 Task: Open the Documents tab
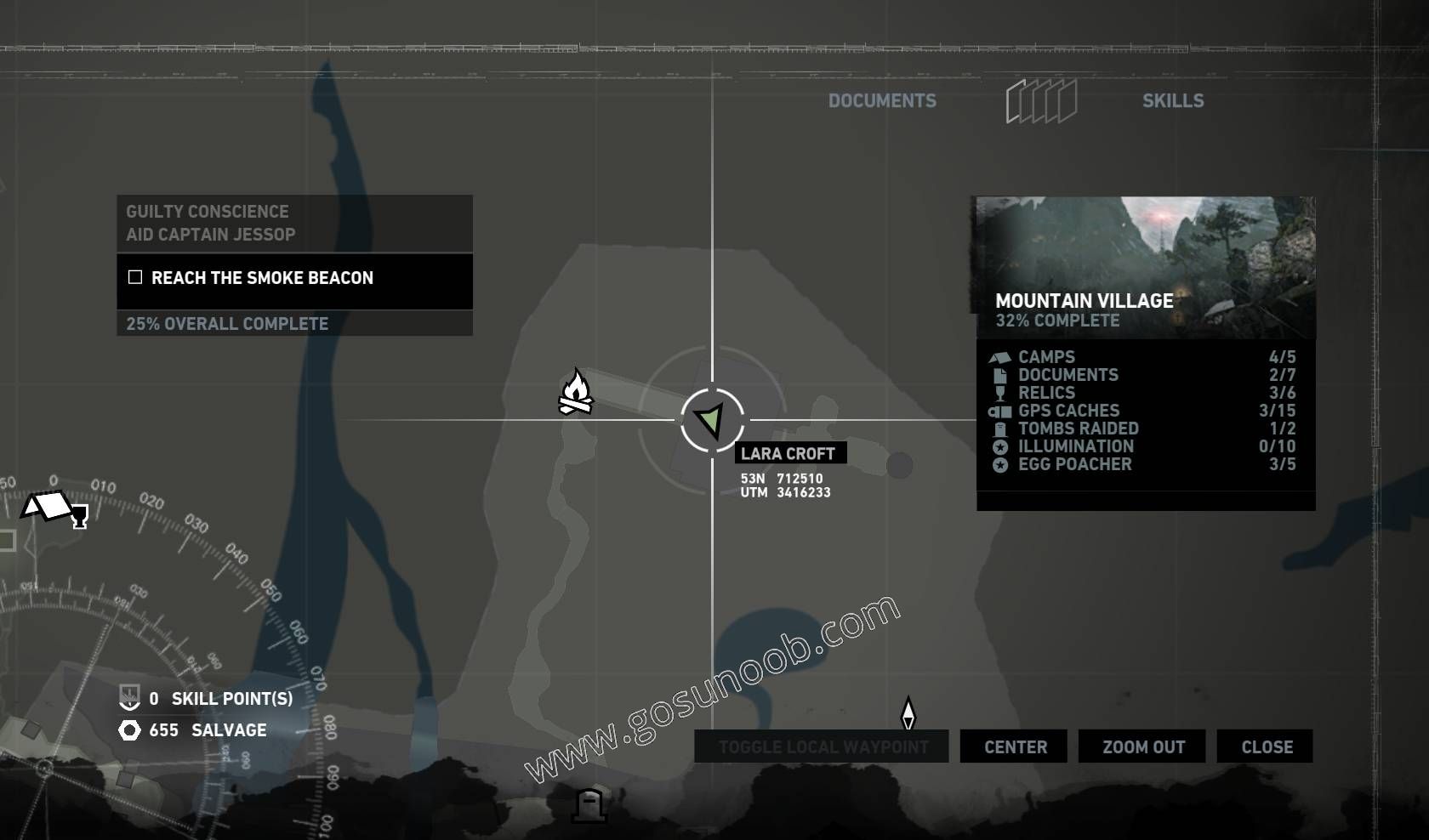883,100
